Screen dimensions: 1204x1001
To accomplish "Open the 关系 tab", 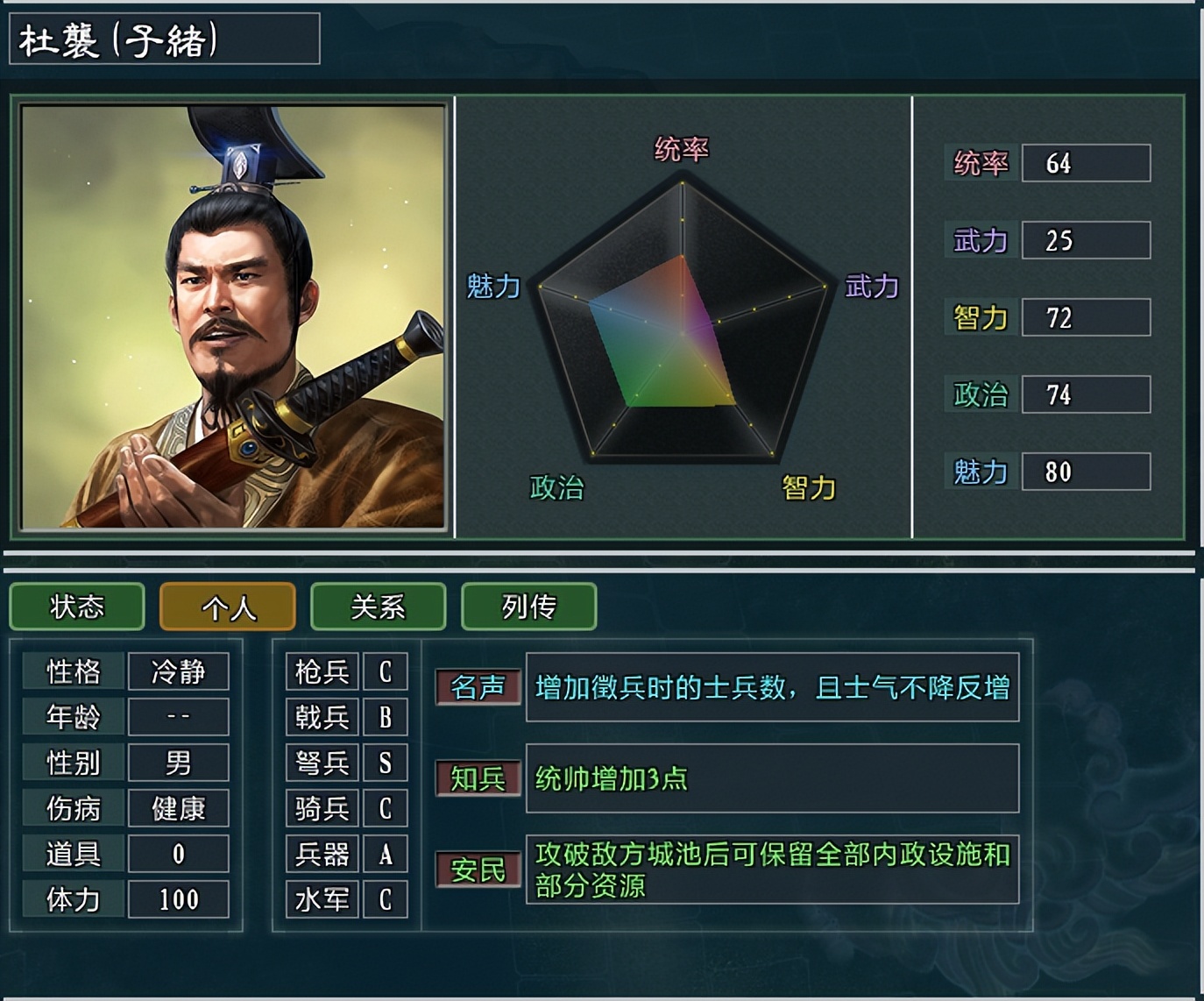I will [x=378, y=607].
